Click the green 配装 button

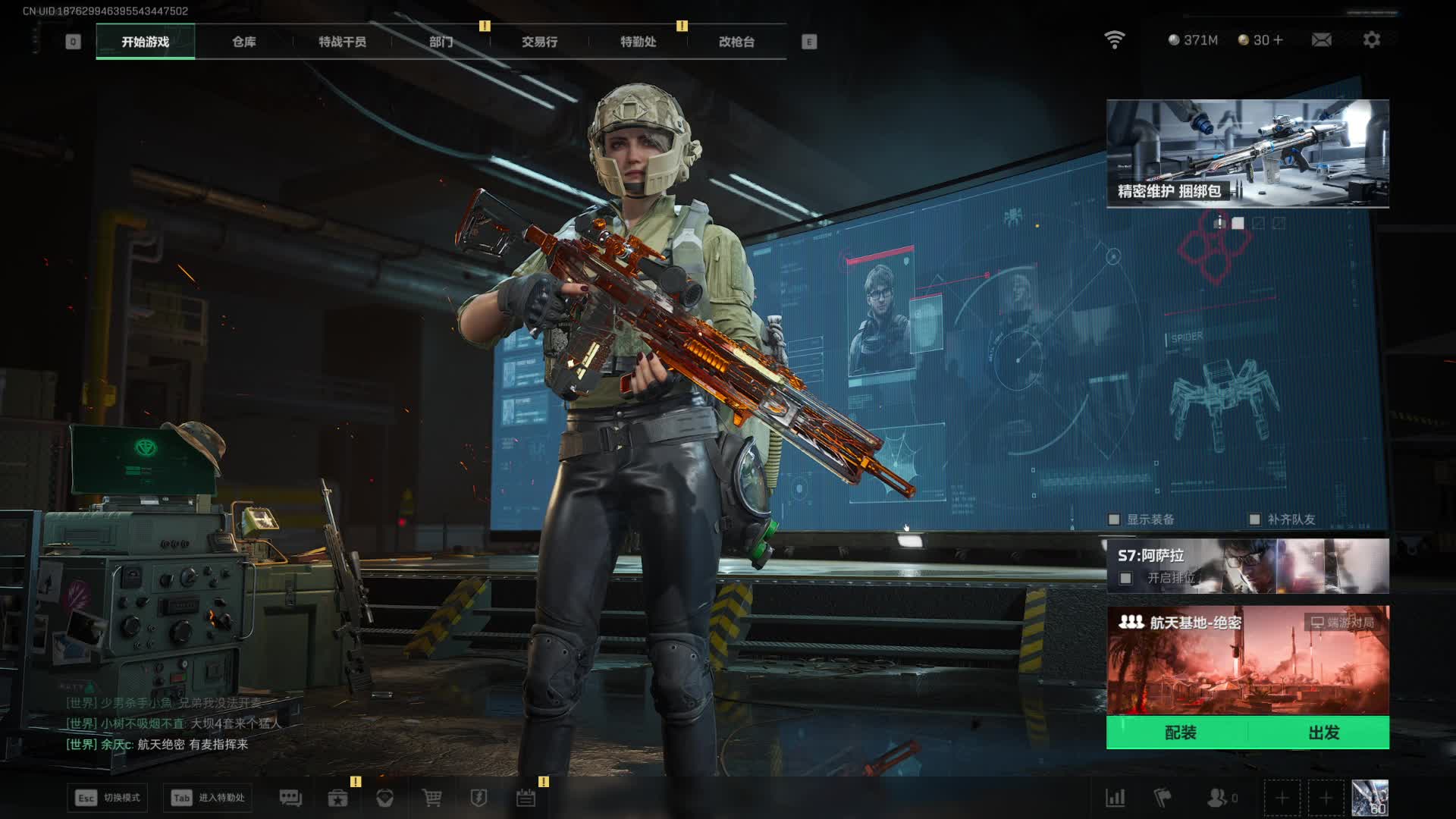point(1180,733)
